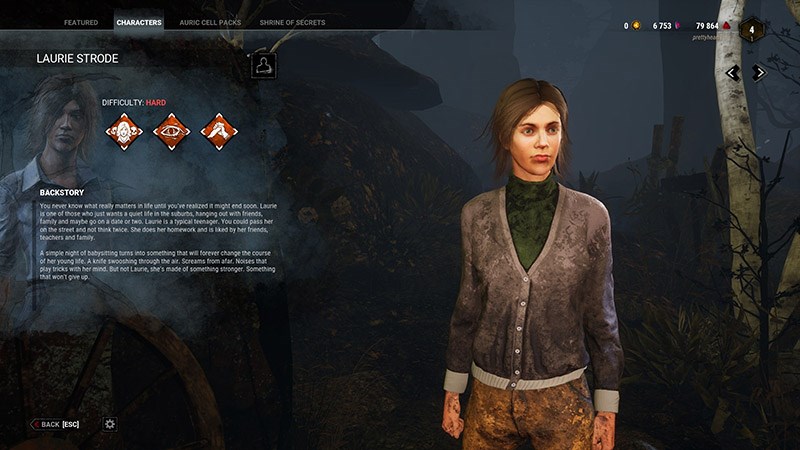800x450 pixels.
Task: Select the Characters tab
Action: click(x=139, y=22)
